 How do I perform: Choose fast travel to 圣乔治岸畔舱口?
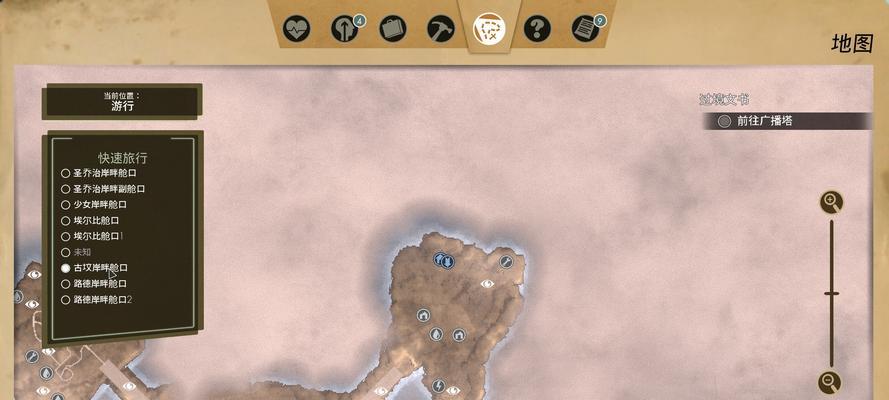coord(66,173)
